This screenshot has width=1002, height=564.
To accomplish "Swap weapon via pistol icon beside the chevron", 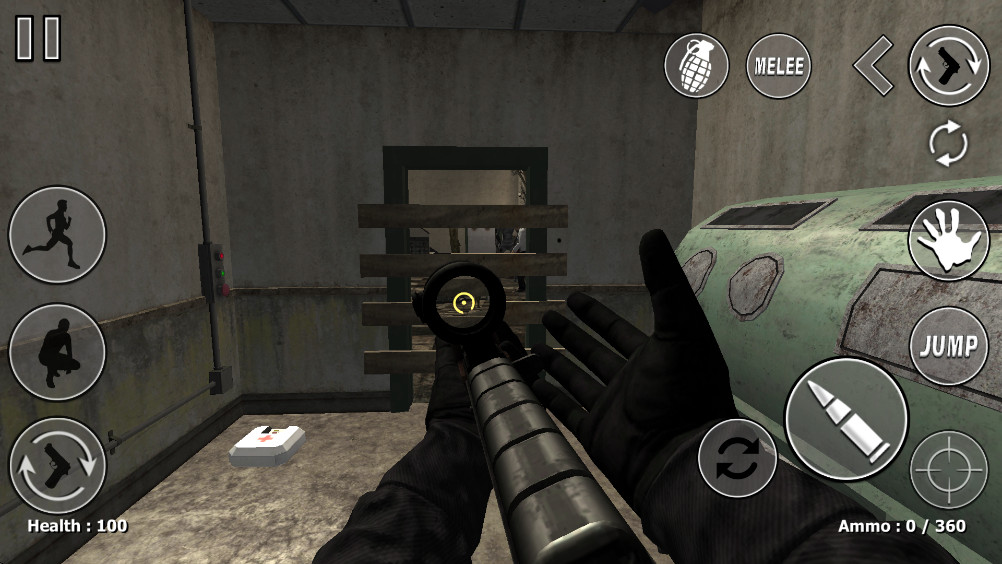I will coord(948,66).
